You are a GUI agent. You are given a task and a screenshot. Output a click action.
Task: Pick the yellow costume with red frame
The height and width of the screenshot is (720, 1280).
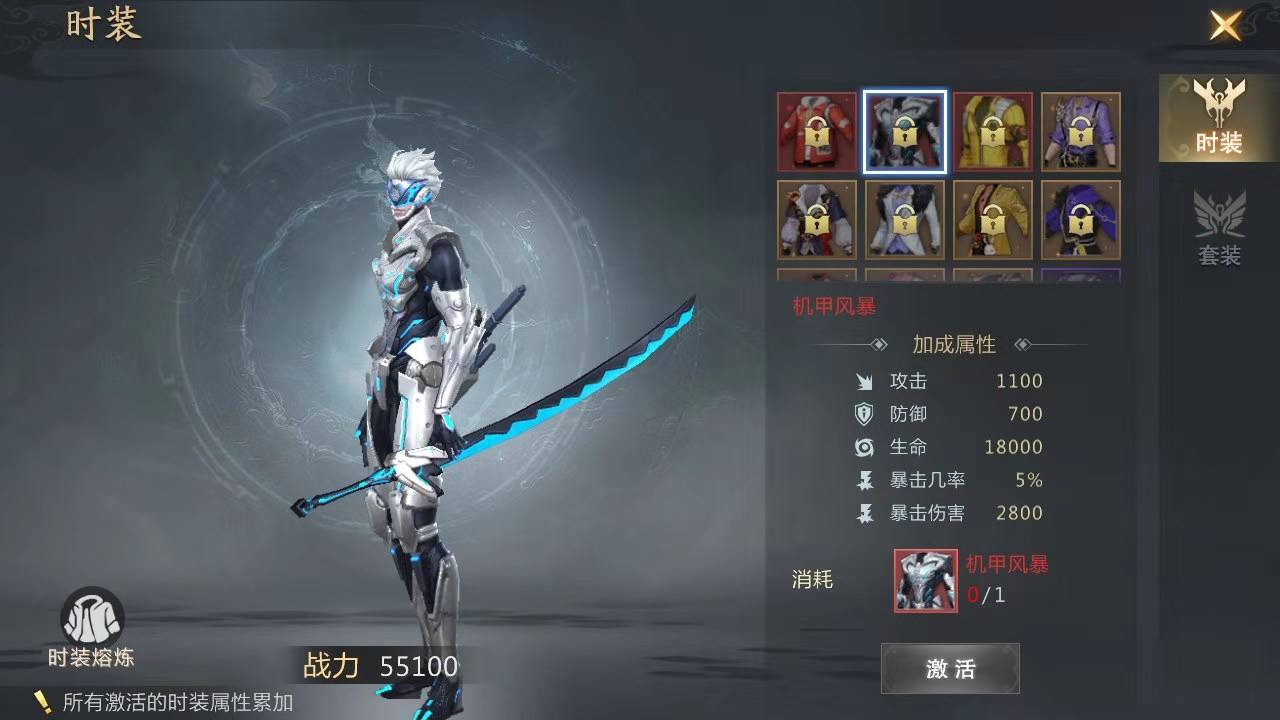click(x=993, y=131)
